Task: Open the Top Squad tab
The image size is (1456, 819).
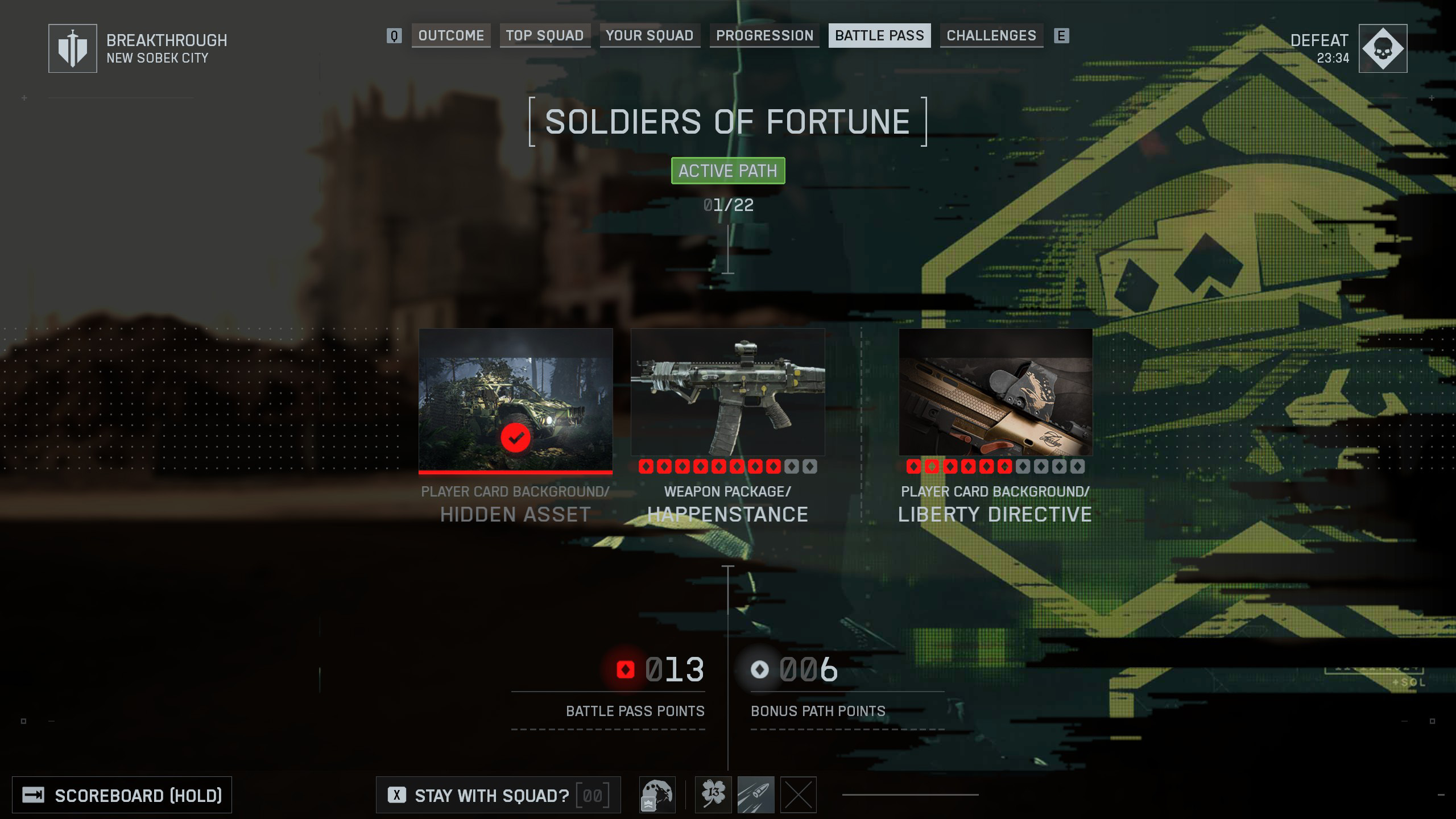Action: coord(545,36)
